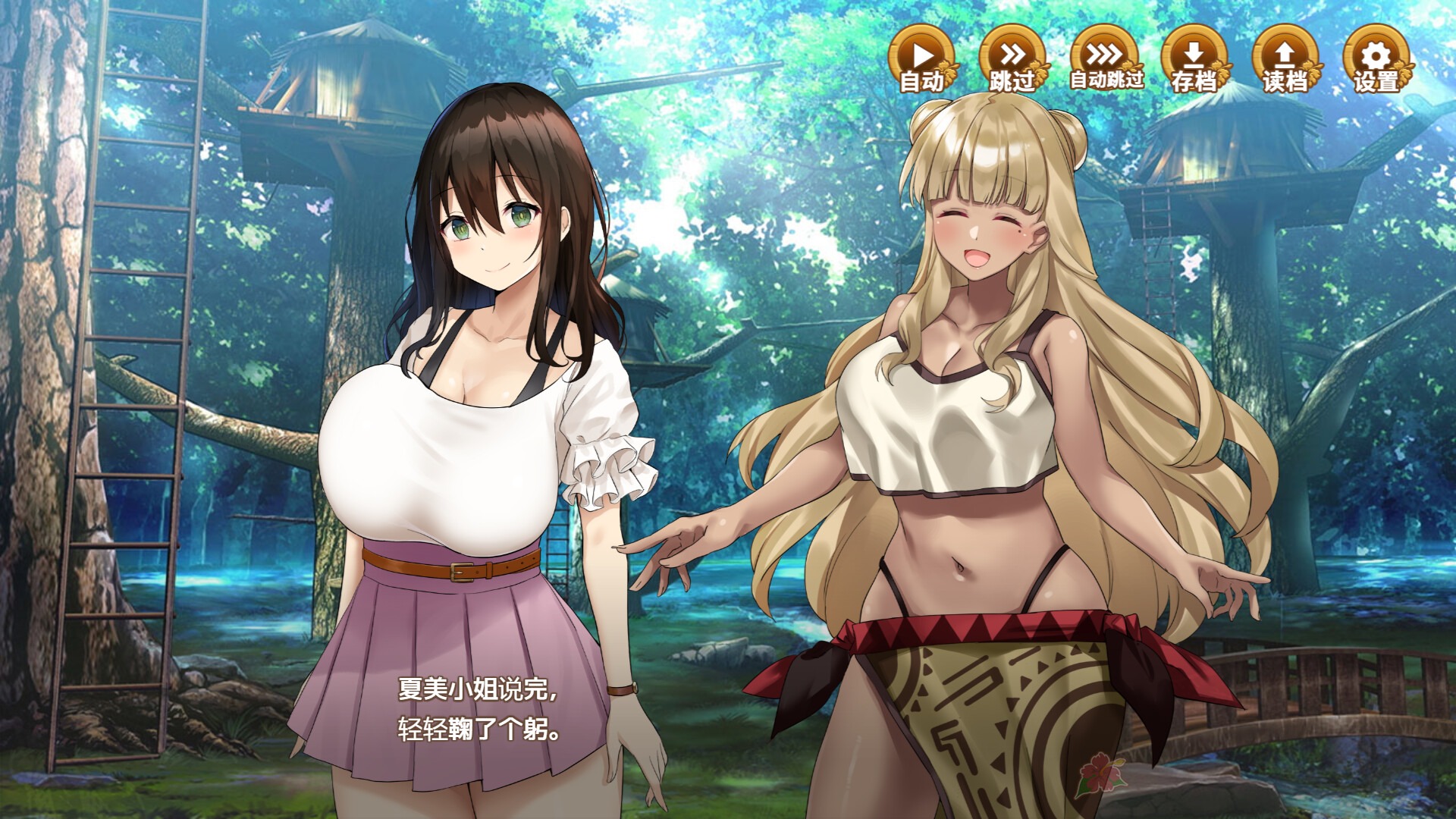1456x819 pixels.
Task: Skip dialogue using the 跳过 button
Action: pyautogui.click(x=1012, y=59)
